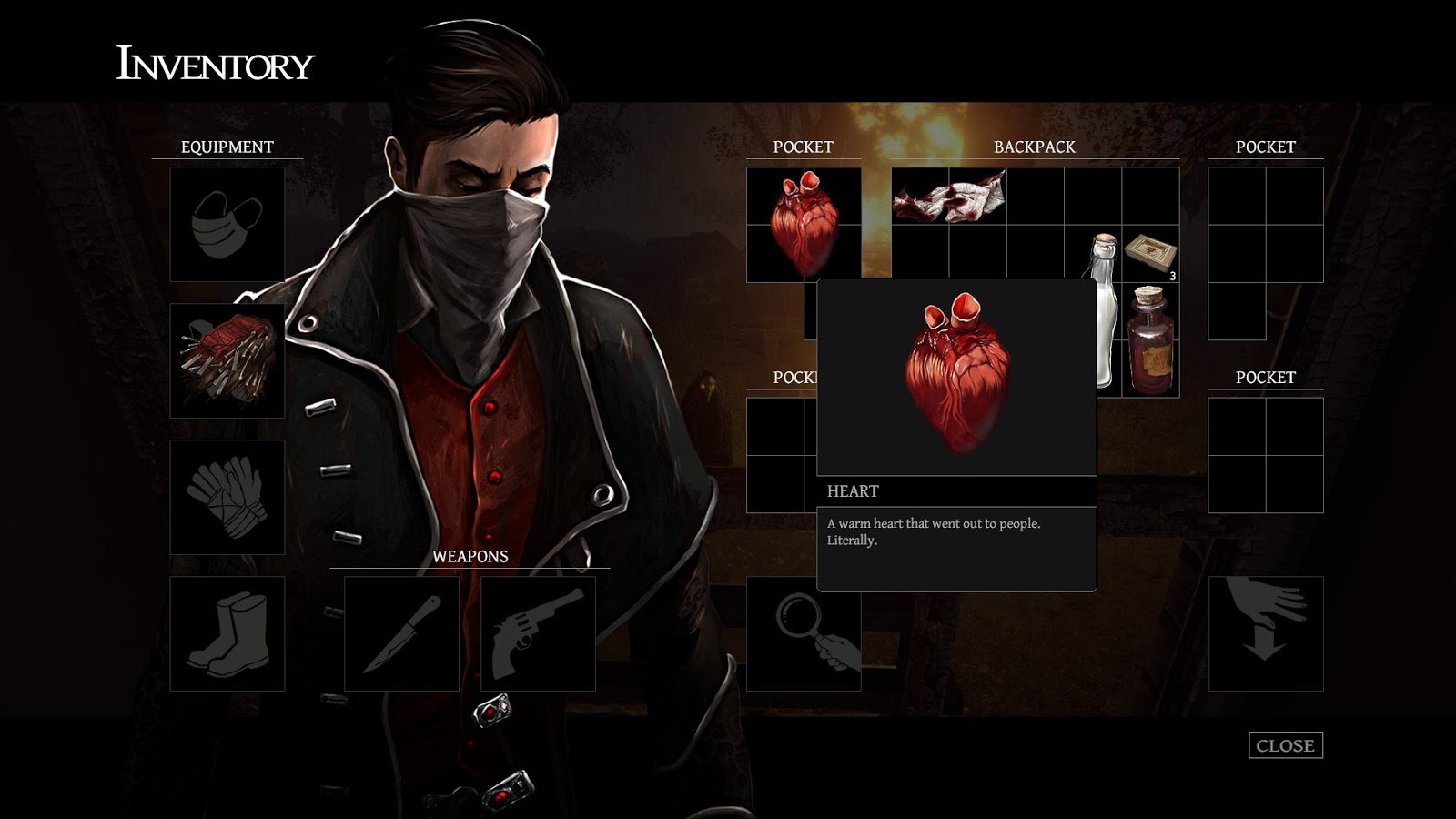Select the stack of three matchboxes
The width and height of the screenshot is (1456, 819).
click(x=1149, y=253)
